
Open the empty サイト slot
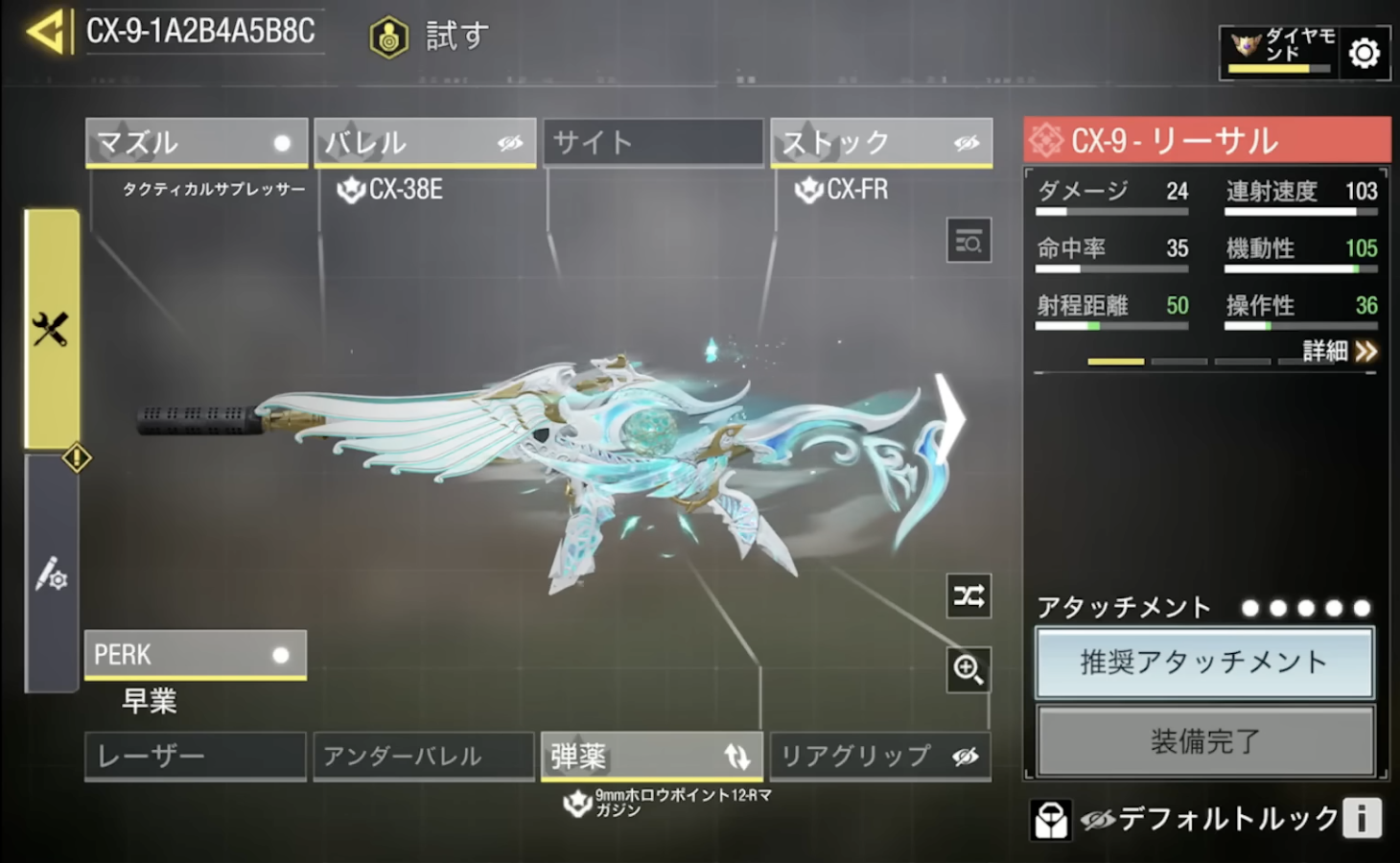652,143
